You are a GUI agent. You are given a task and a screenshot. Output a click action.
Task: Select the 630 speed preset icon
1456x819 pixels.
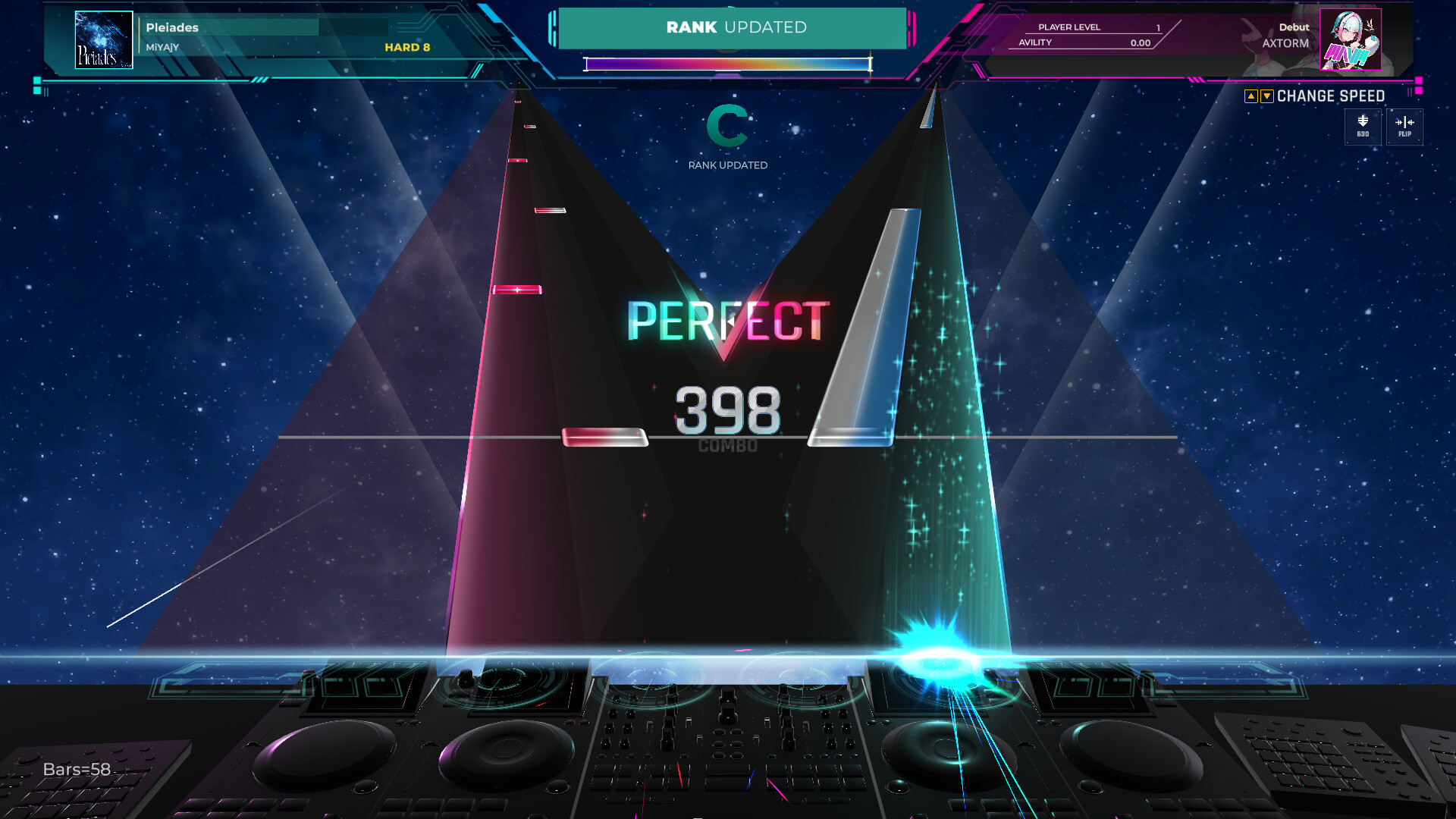tap(1362, 126)
